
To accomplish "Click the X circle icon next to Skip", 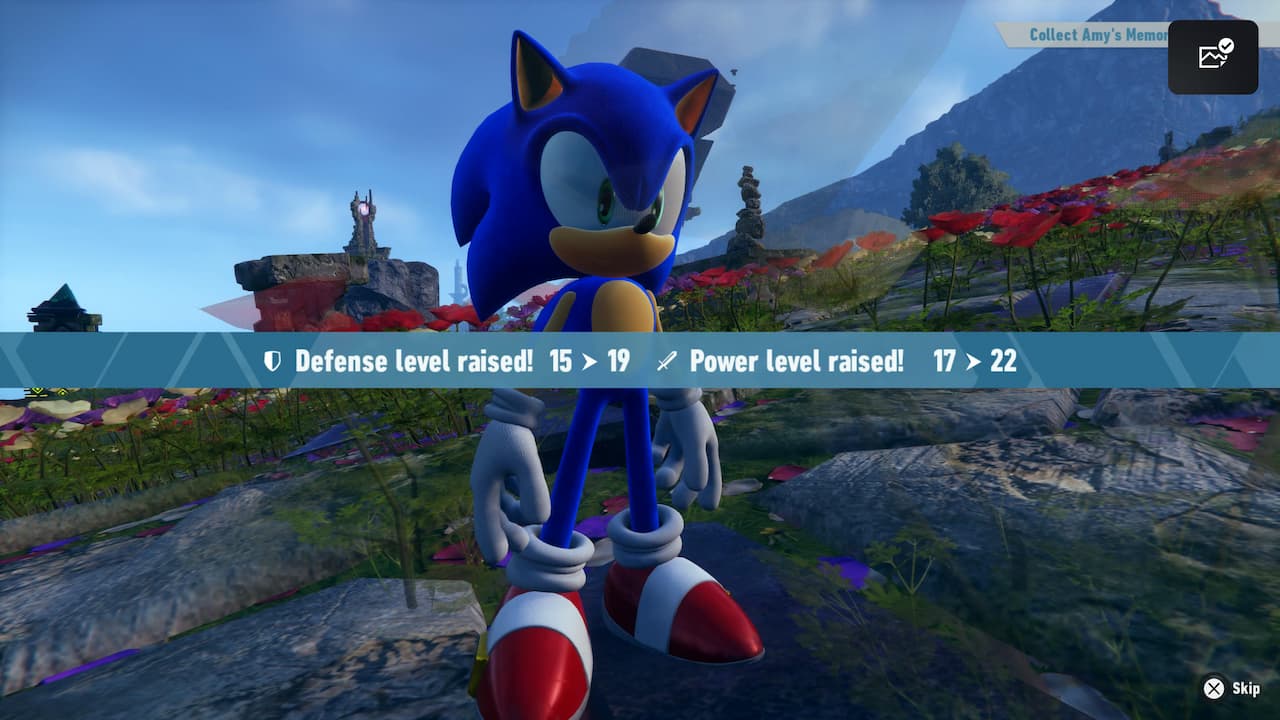I will (x=1215, y=688).
